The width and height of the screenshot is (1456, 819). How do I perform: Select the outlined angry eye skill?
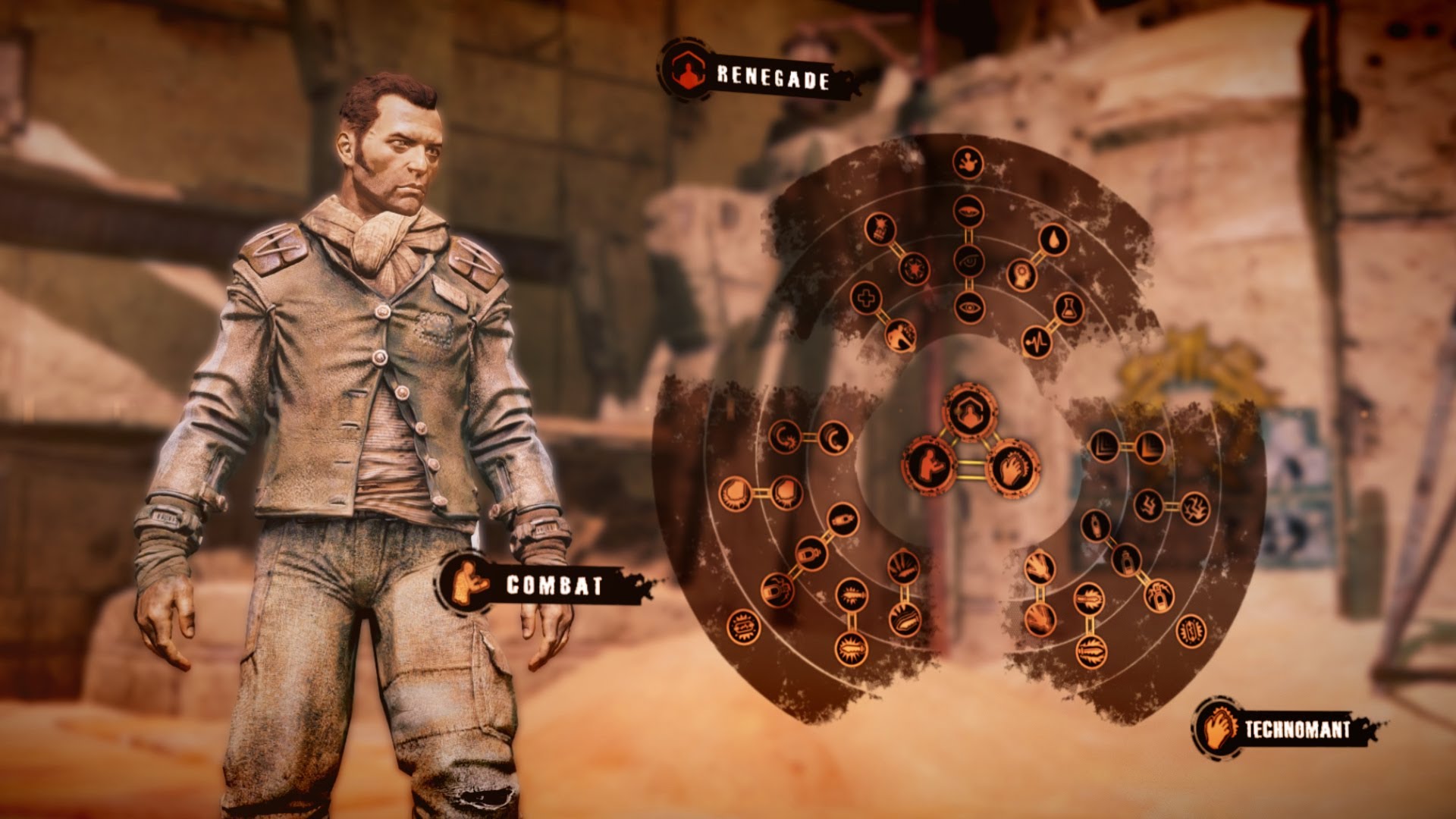(x=968, y=261)
